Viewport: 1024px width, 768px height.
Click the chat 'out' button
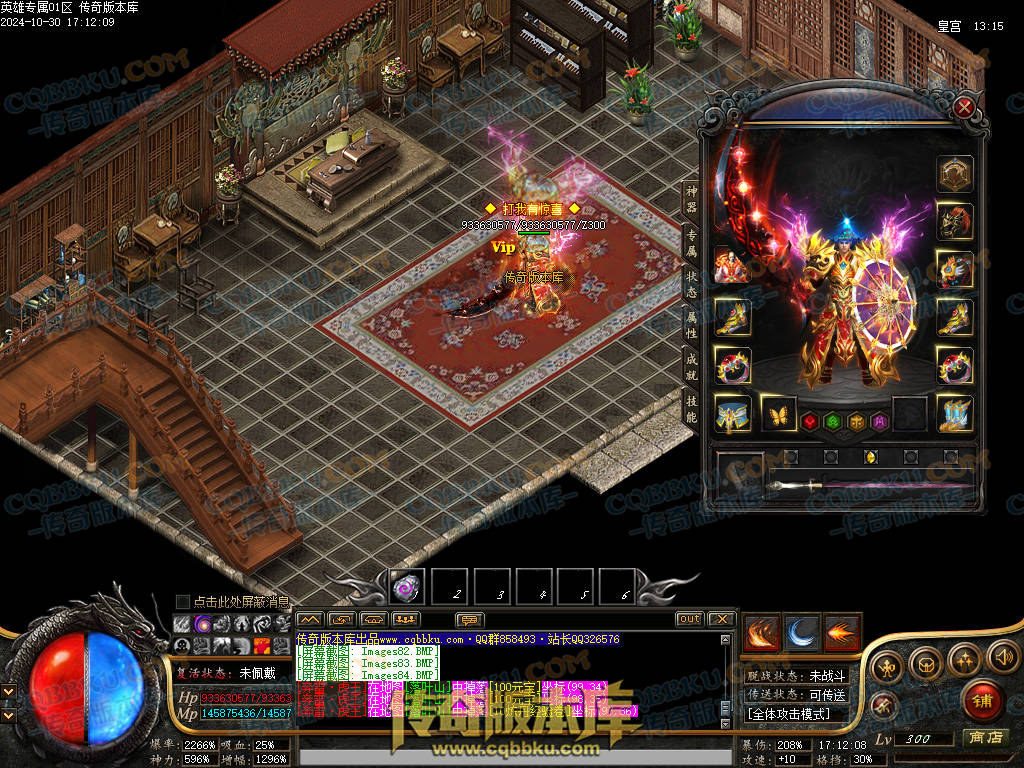690,619
